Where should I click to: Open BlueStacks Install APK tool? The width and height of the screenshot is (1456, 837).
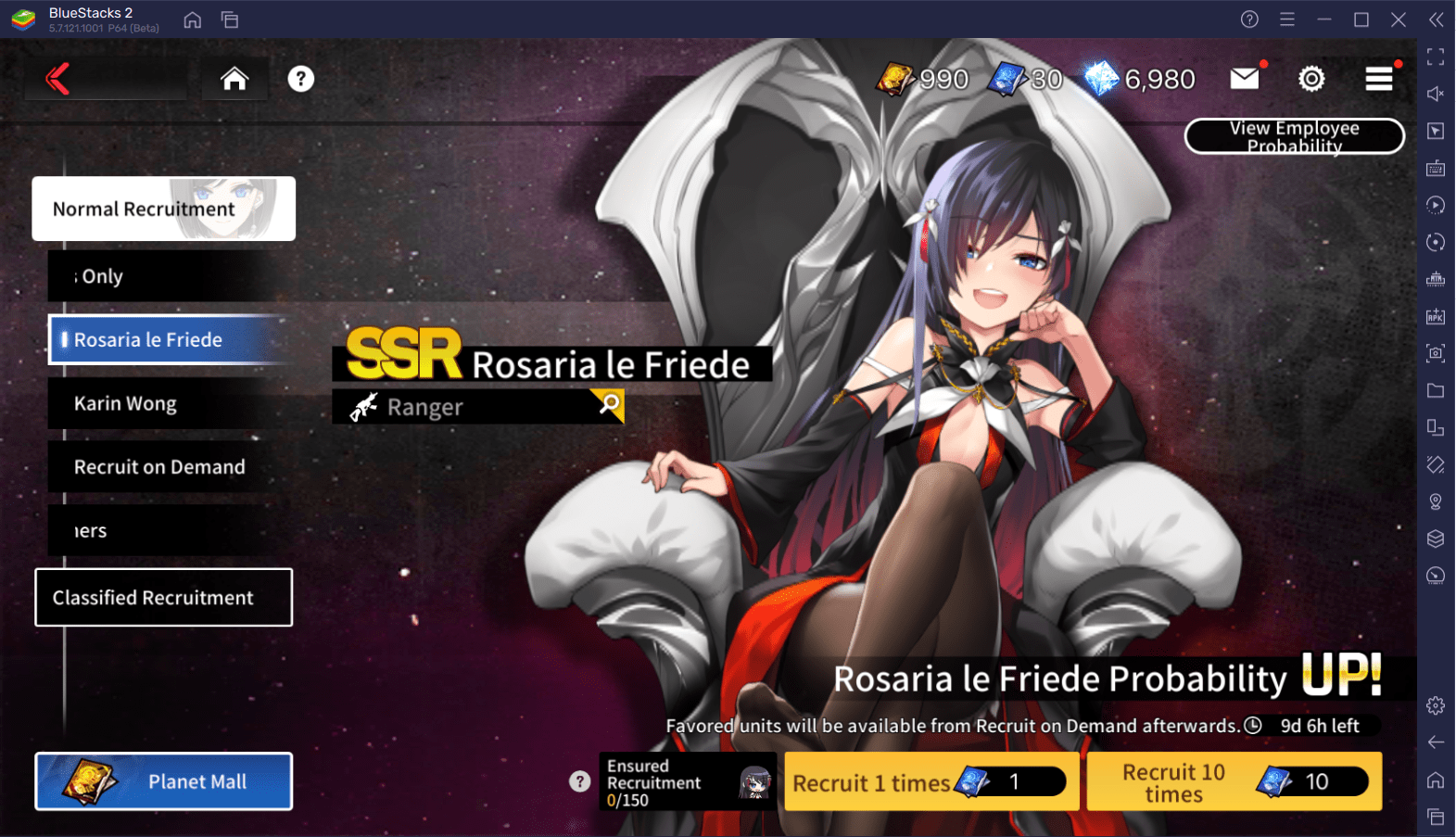(1434, 315)
